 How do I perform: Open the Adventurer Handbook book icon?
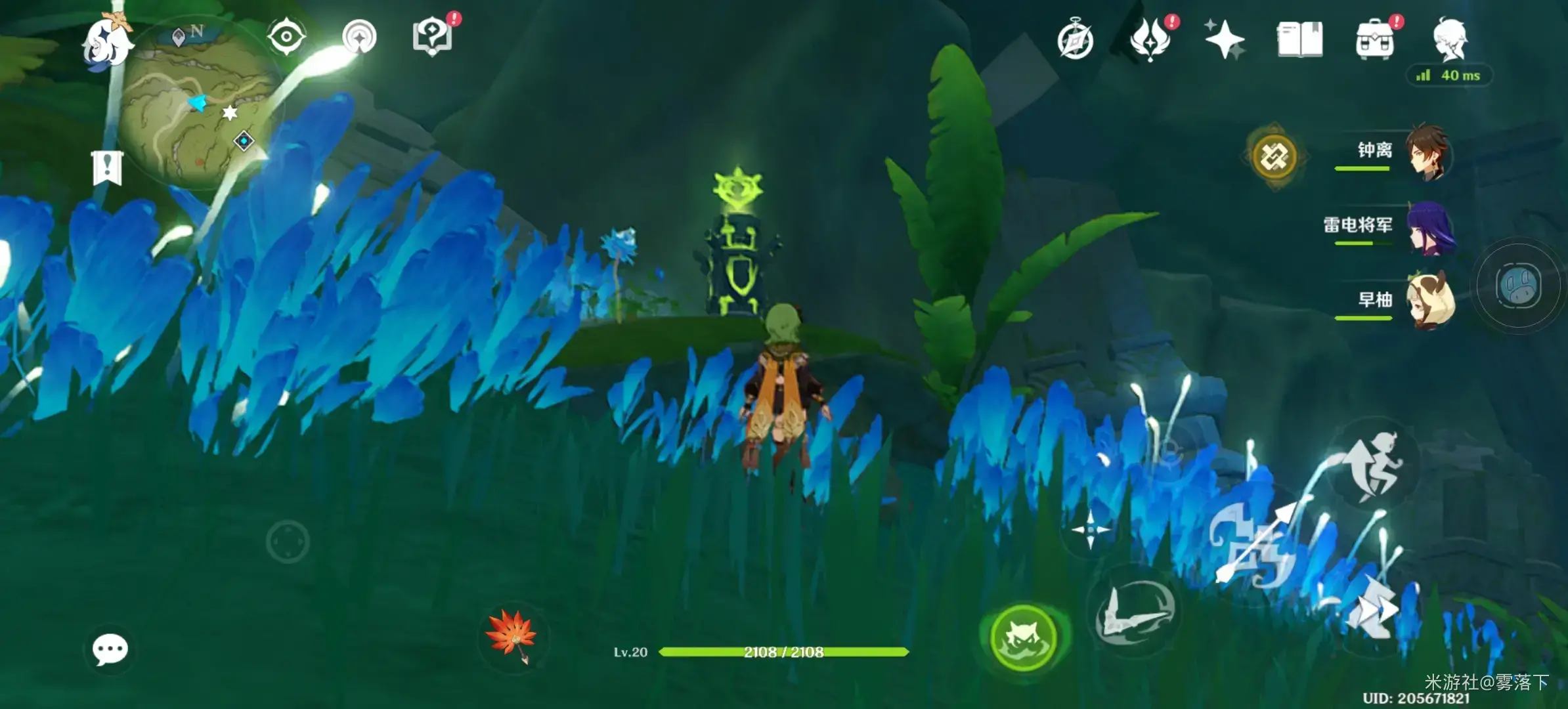pyautogui.click(x=1299, y=39)
